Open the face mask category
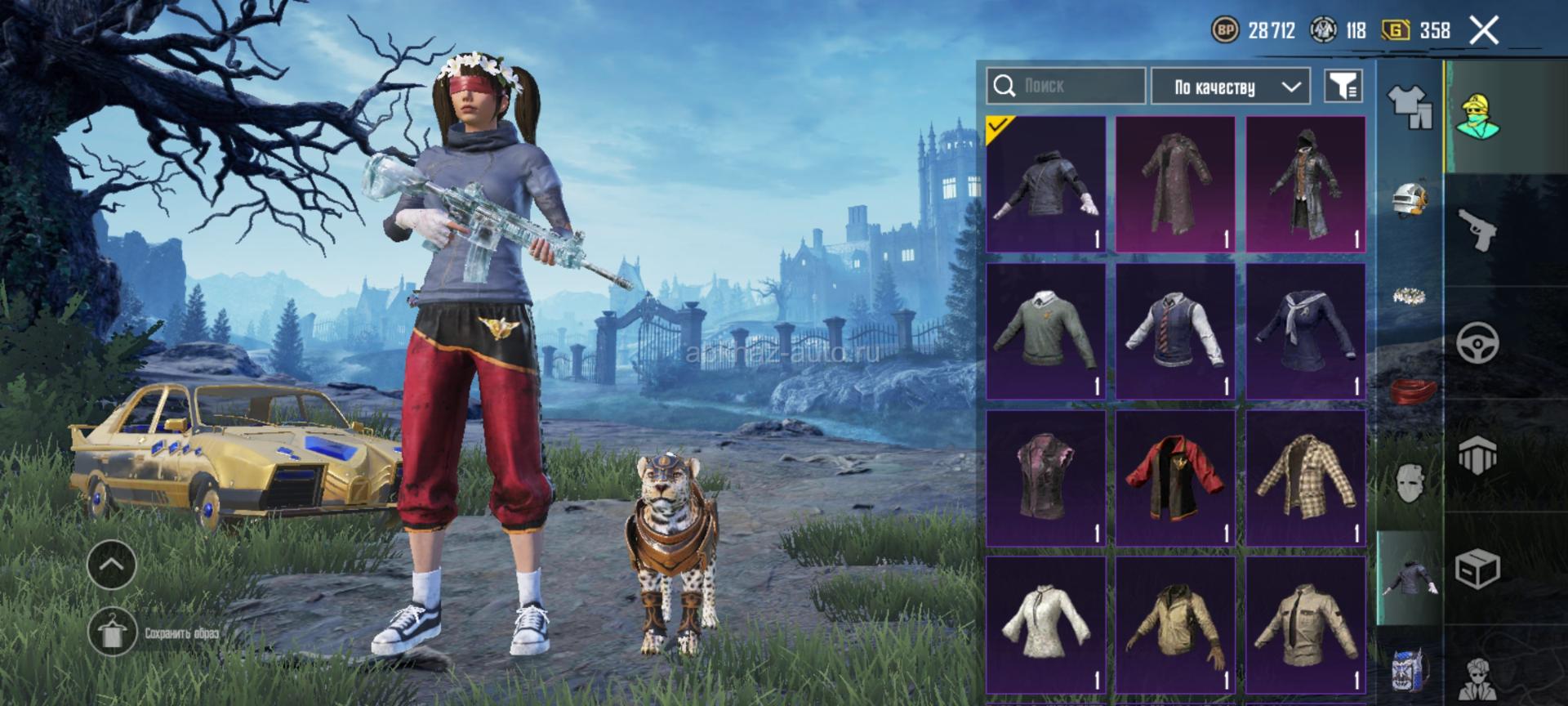 1410,482
